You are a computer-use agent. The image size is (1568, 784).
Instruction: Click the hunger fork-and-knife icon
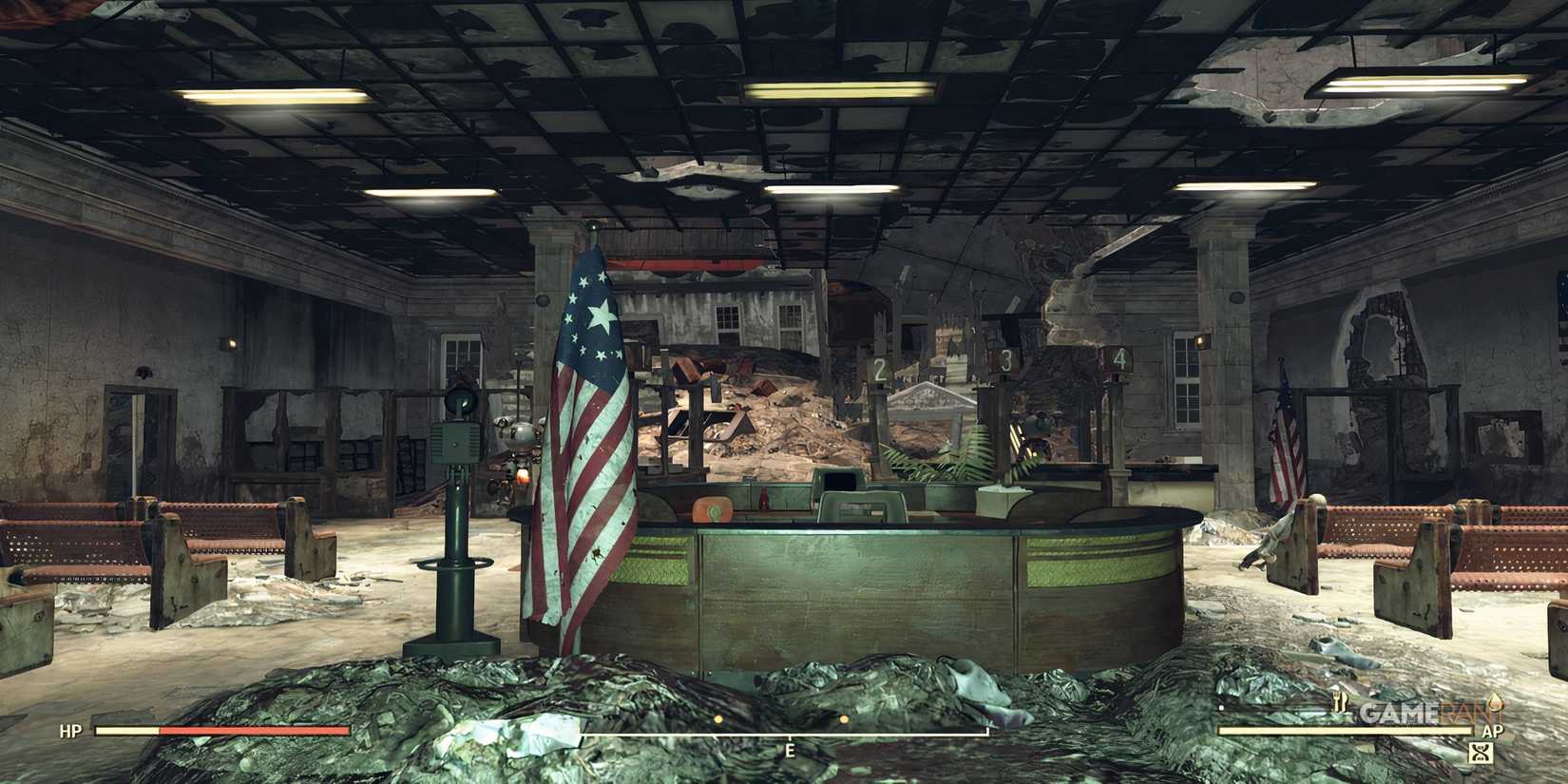pos(1340,700)
